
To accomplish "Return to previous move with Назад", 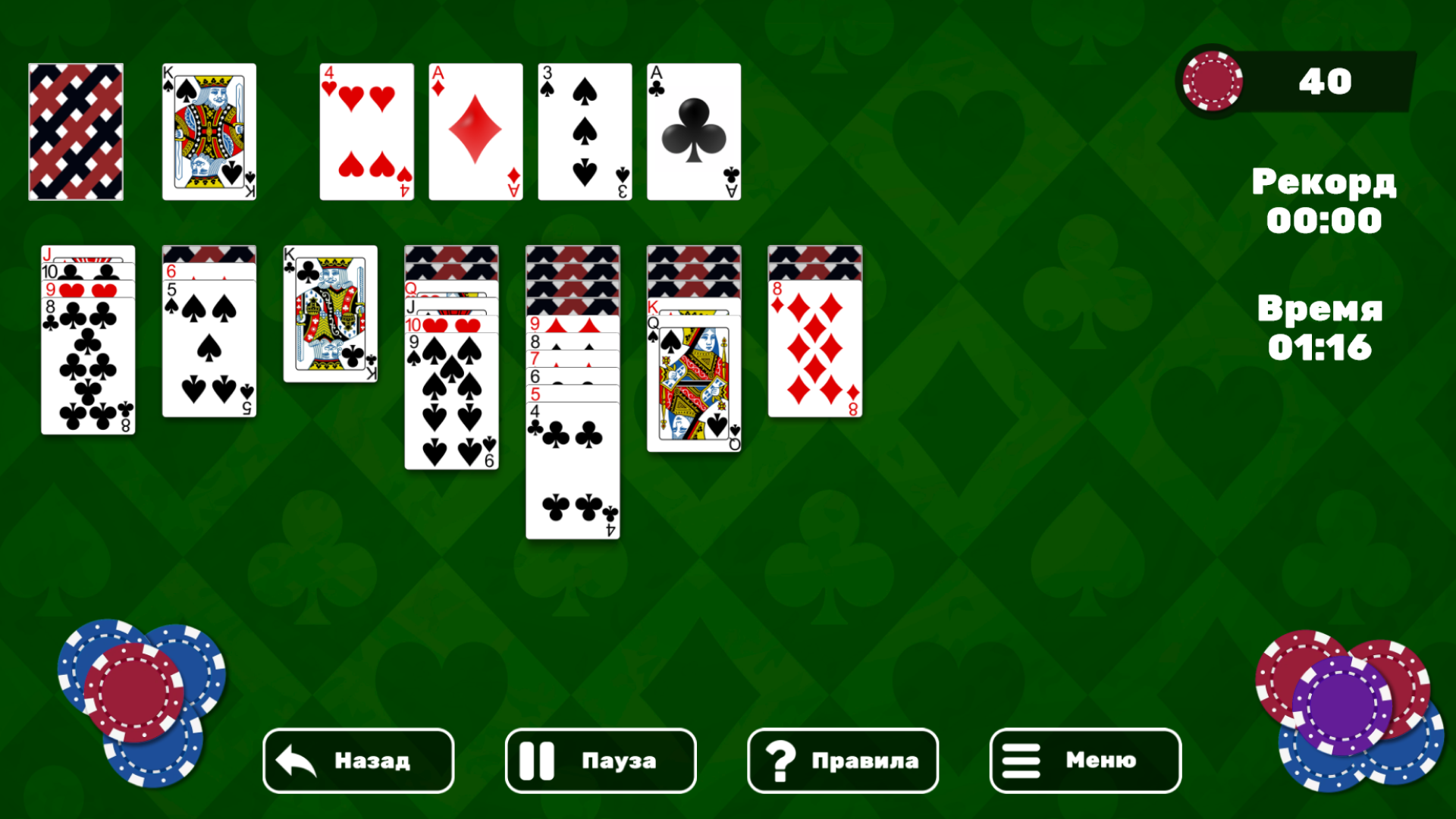I will pyautogui.click(x=356, y=761).
